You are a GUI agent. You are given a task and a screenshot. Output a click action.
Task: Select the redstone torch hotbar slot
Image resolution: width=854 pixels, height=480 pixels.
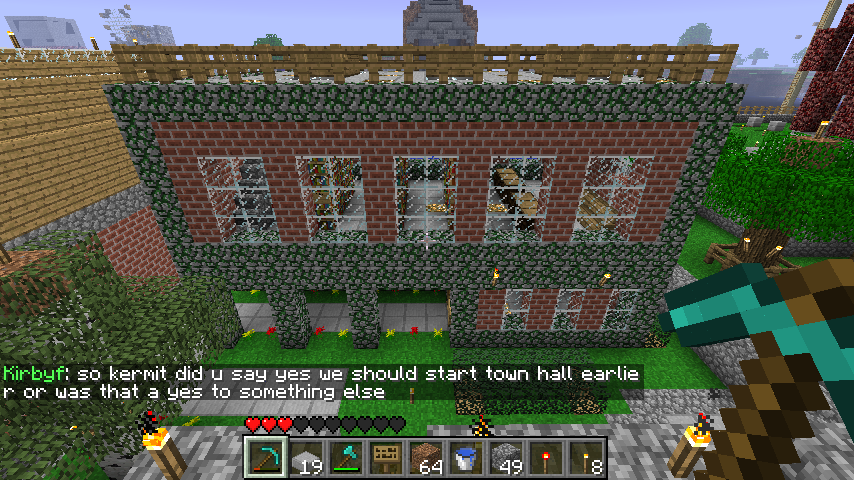click(x=546, y=458)
